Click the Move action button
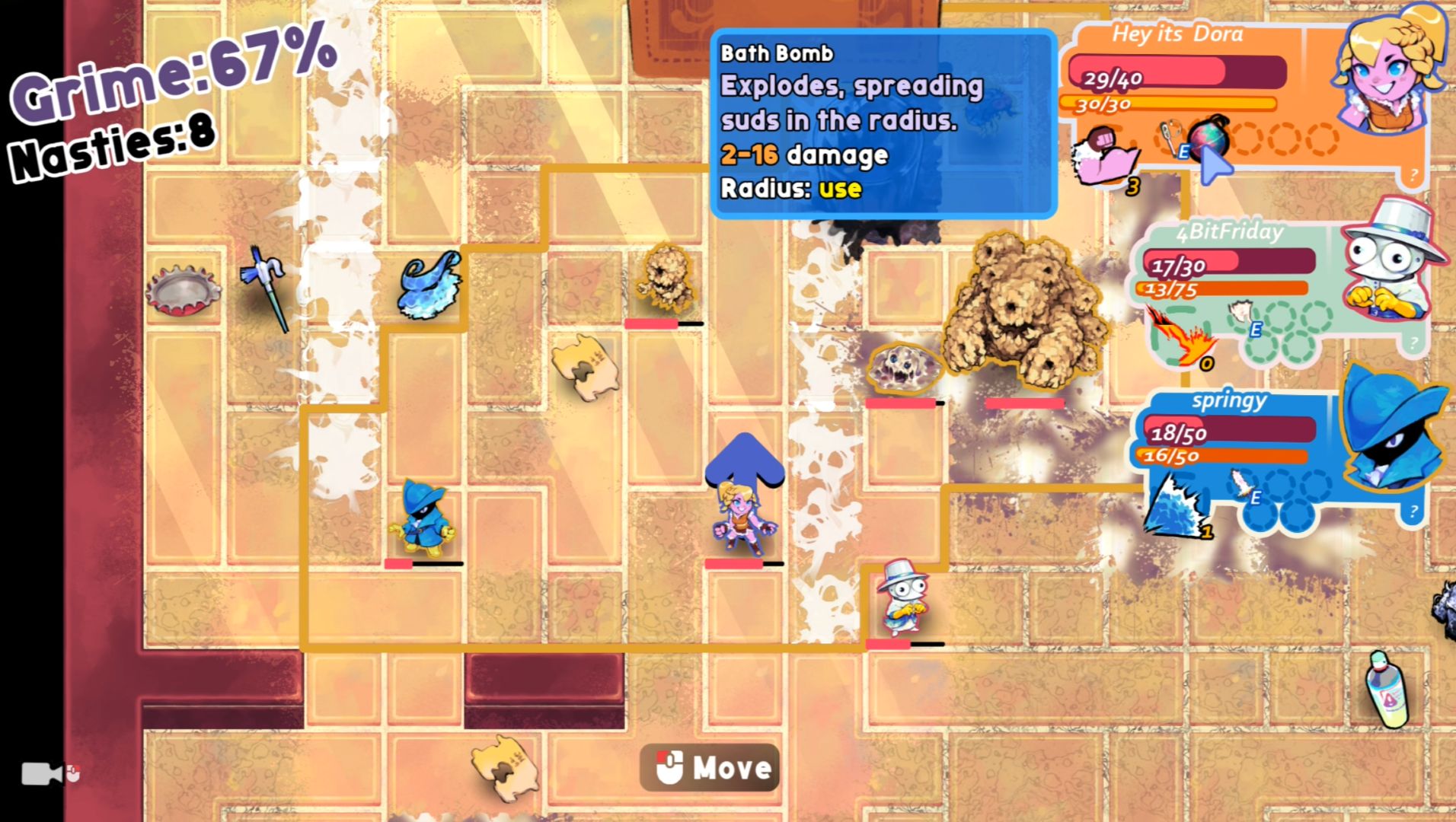This screenshot has width=1456, height=822. [x=710, y=767]
